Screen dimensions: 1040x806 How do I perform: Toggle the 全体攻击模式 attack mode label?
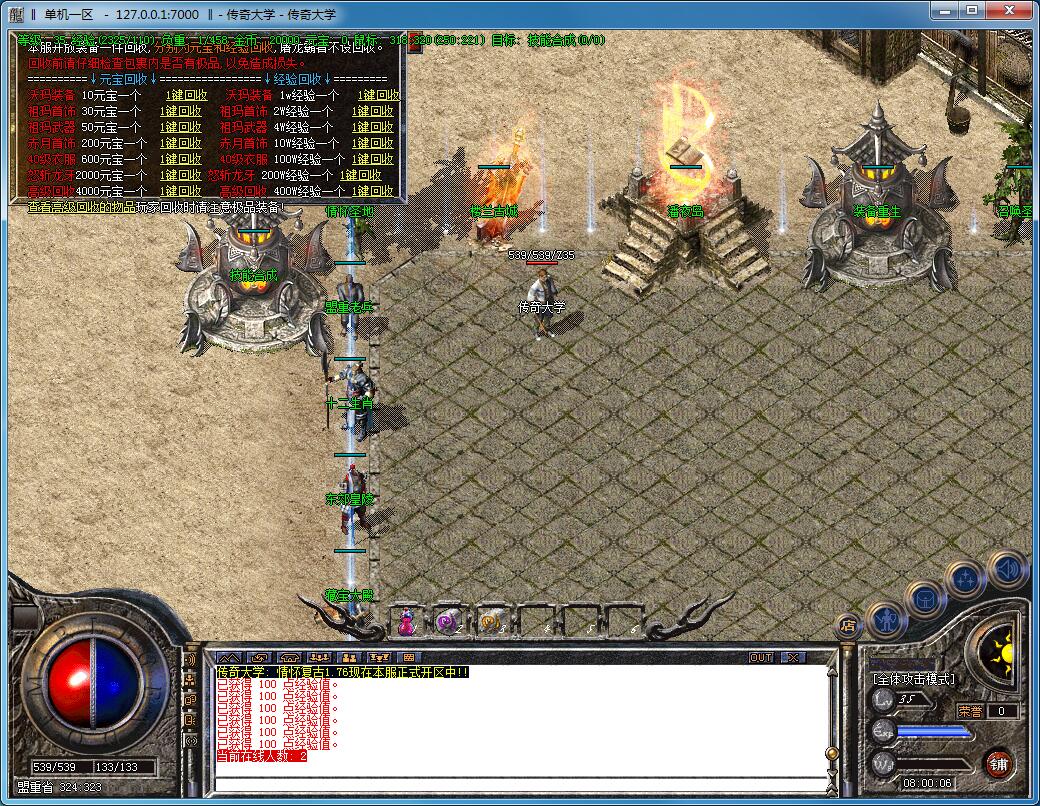[x=914, y=679]
